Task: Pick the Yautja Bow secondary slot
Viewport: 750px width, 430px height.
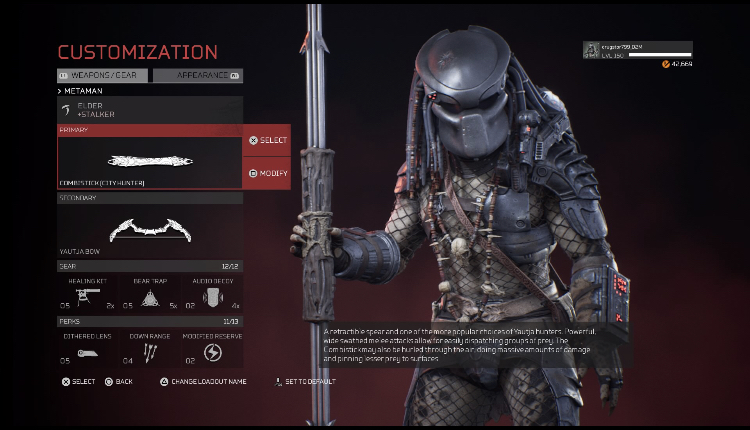Action: tap(149, 229)
